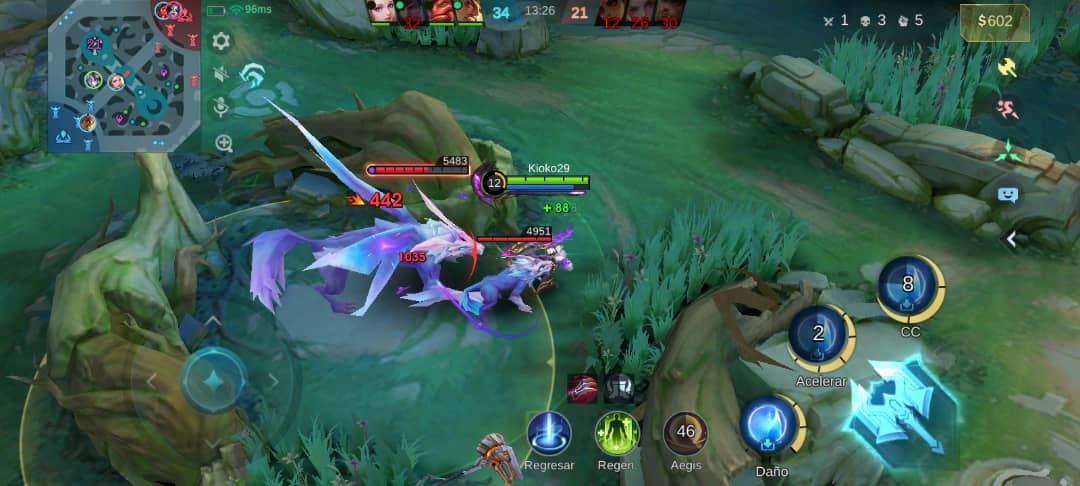This screenshot has width=1080, height=486.
Task: Toggle the microphone voice chat
Action: [x=221, y=107]
